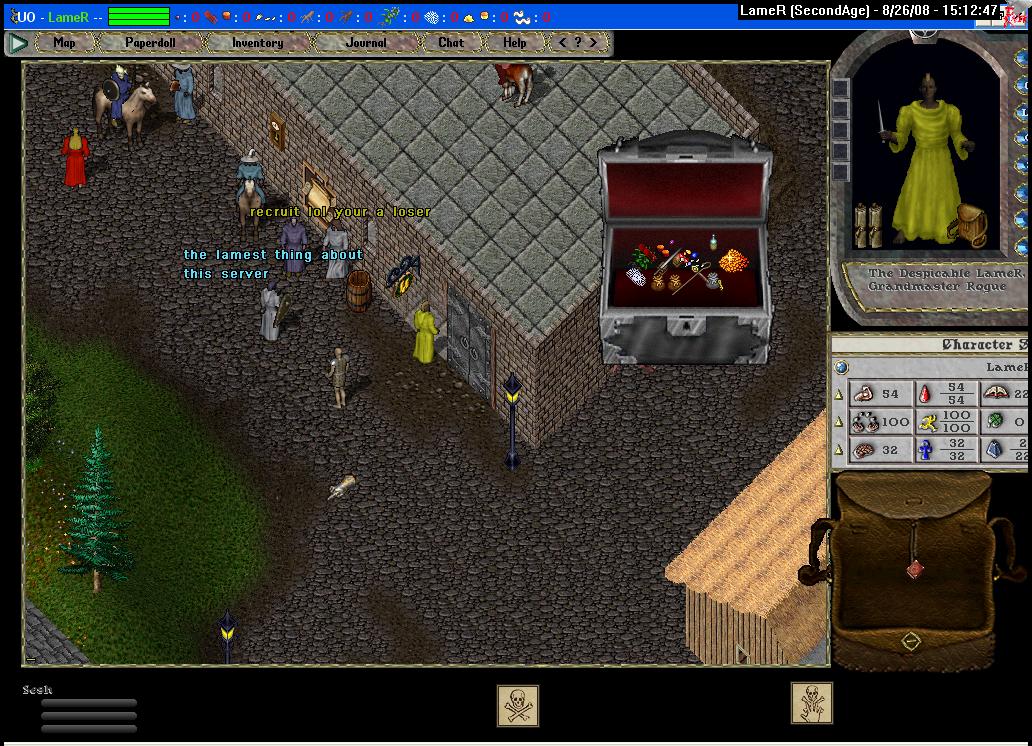This screenshot has height=746, width=1032.
Task: Open the Help menu
Action: 515,43
